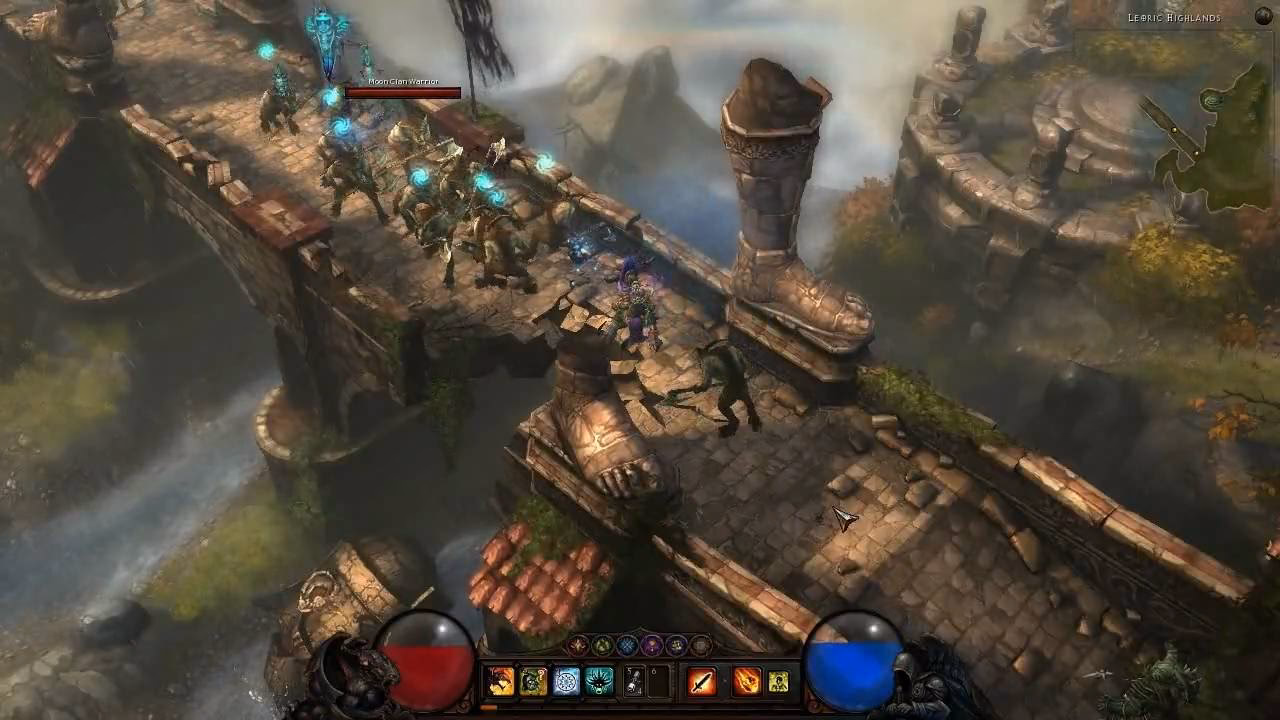Click the red circular menu button

coord(578,645)
